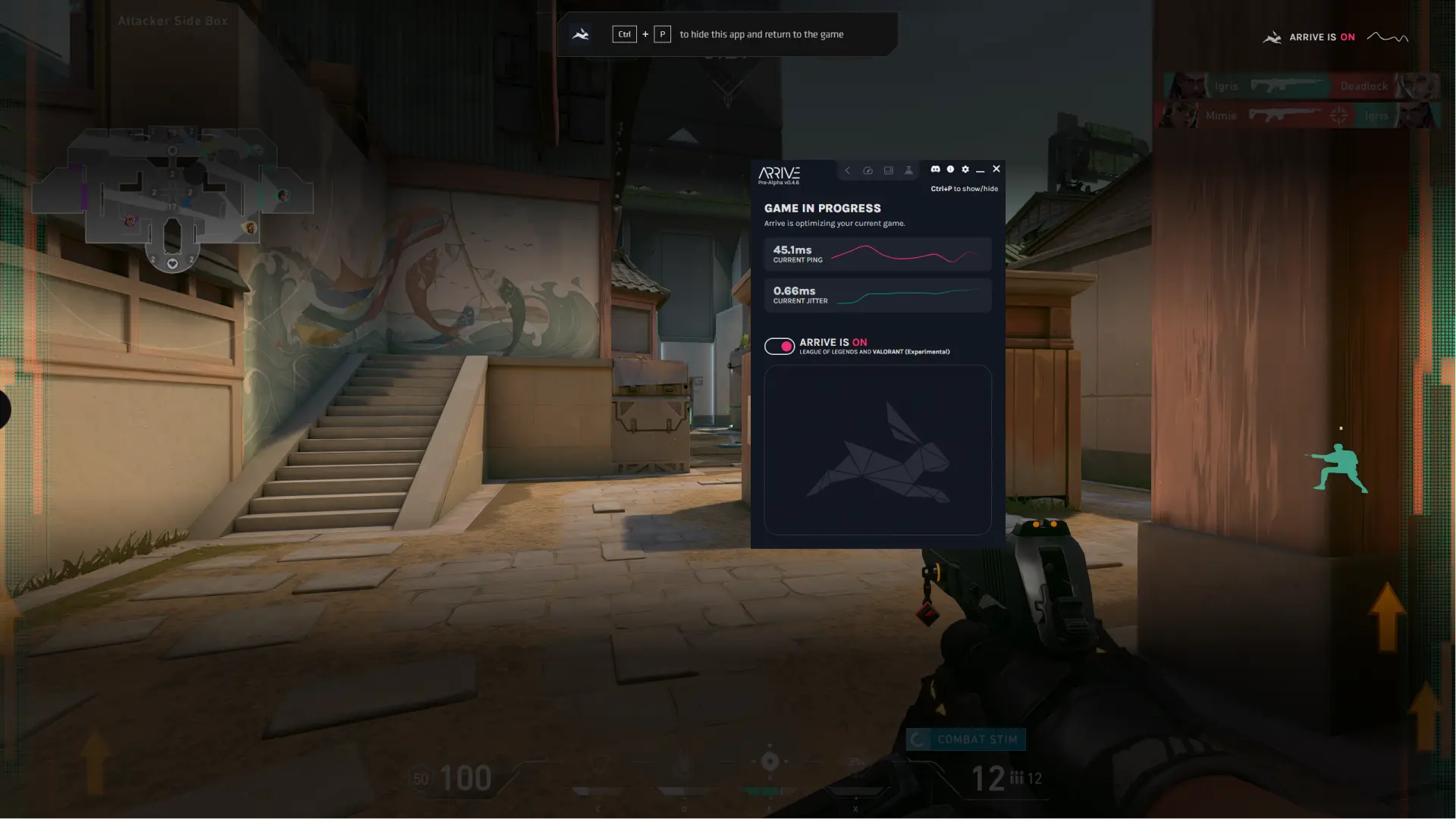This screenshot has width=1456, height=819.
Task: Disable the ARRIVE IS ON toggle
Action: click(780, 346)
